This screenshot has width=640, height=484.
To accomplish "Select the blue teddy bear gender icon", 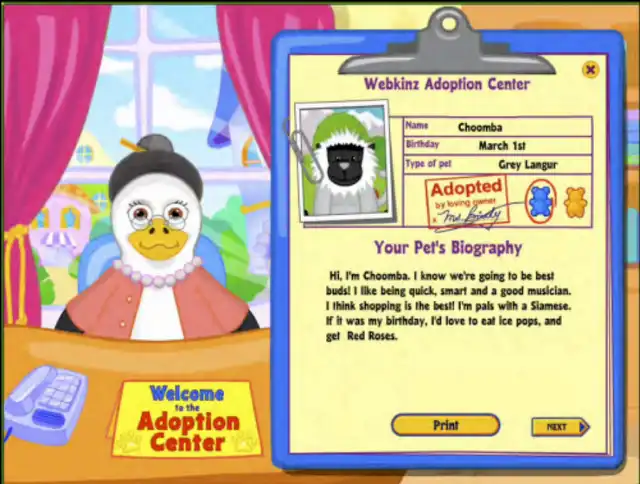I will pyautogui.click(x=540, y=200).
